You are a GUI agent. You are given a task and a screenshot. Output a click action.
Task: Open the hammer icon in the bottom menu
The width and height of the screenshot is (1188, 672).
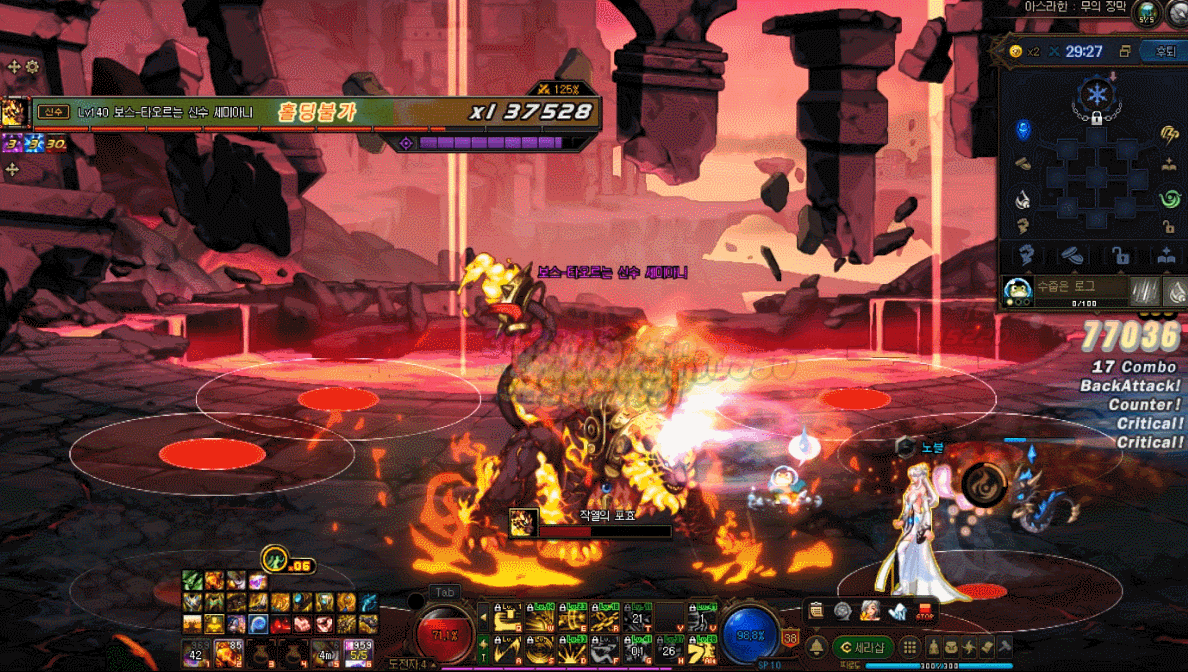pyautogui.click(x=1005, y=646)
